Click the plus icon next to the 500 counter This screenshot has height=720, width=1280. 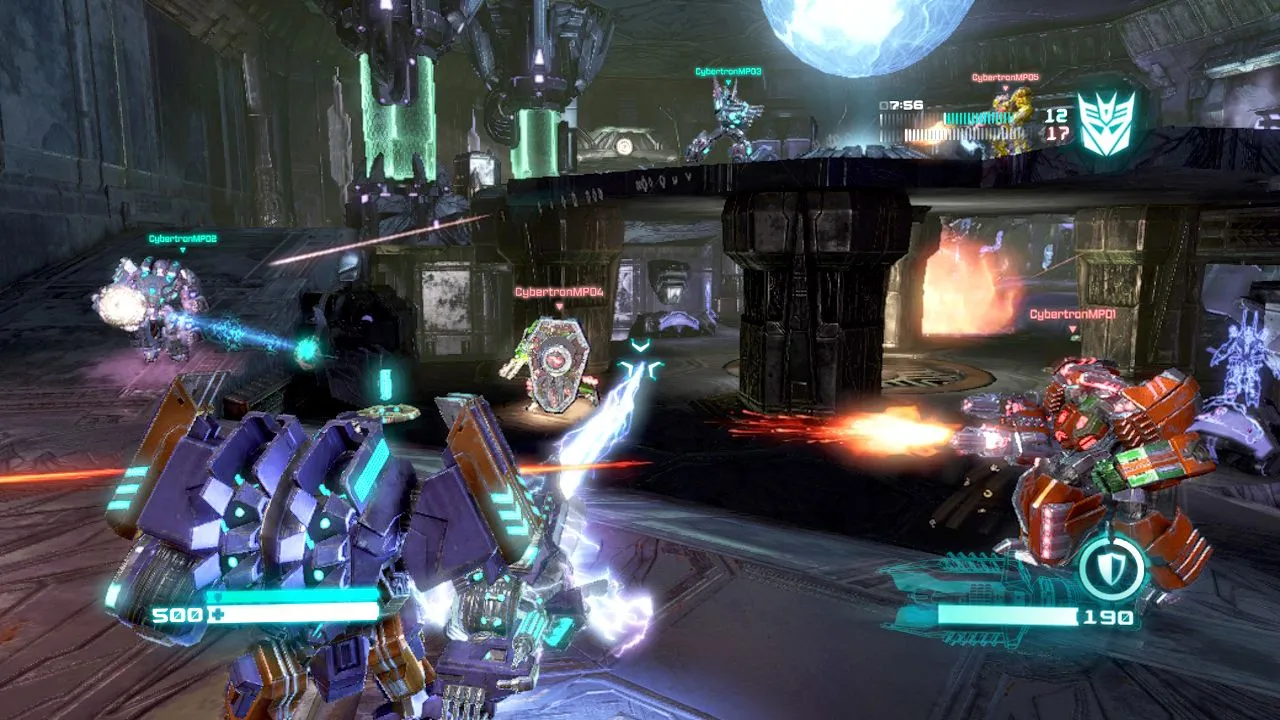click(217, 614)
